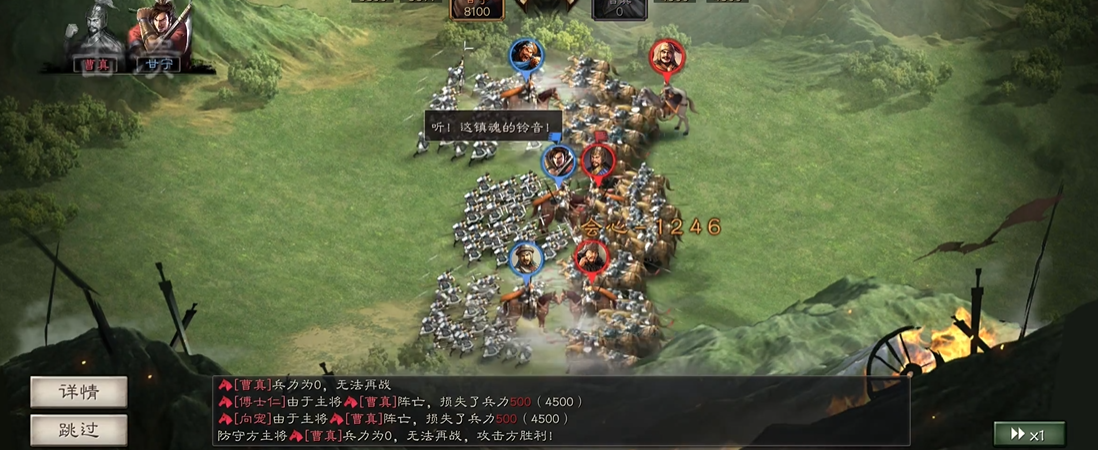
Task: Skip the battle with 跳过
Action: (x=79, y=430)
